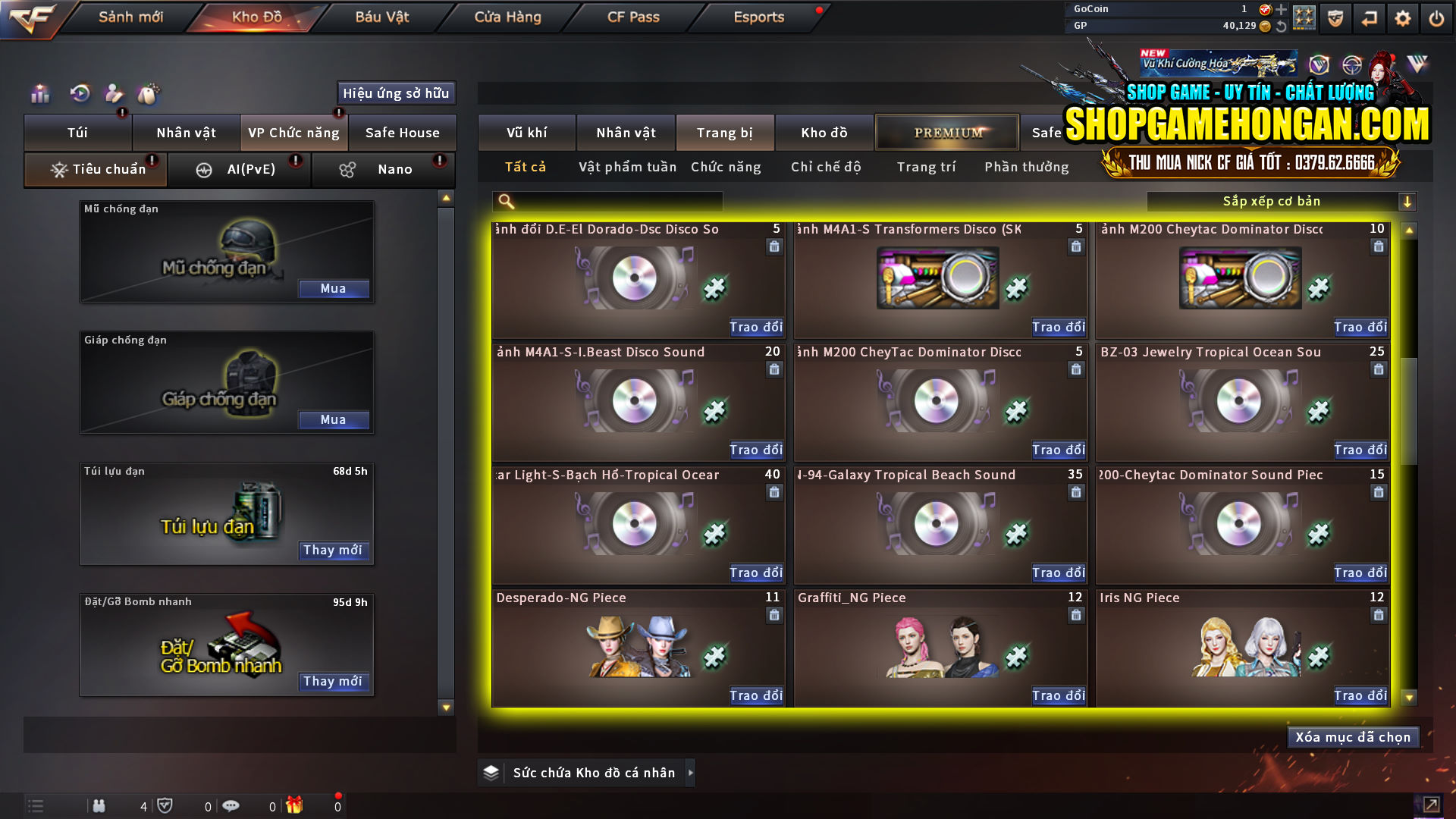Click the trash icon on Graffiti_NG Piece
This screenshot has height=819, width=1456.
(1076, 615)
